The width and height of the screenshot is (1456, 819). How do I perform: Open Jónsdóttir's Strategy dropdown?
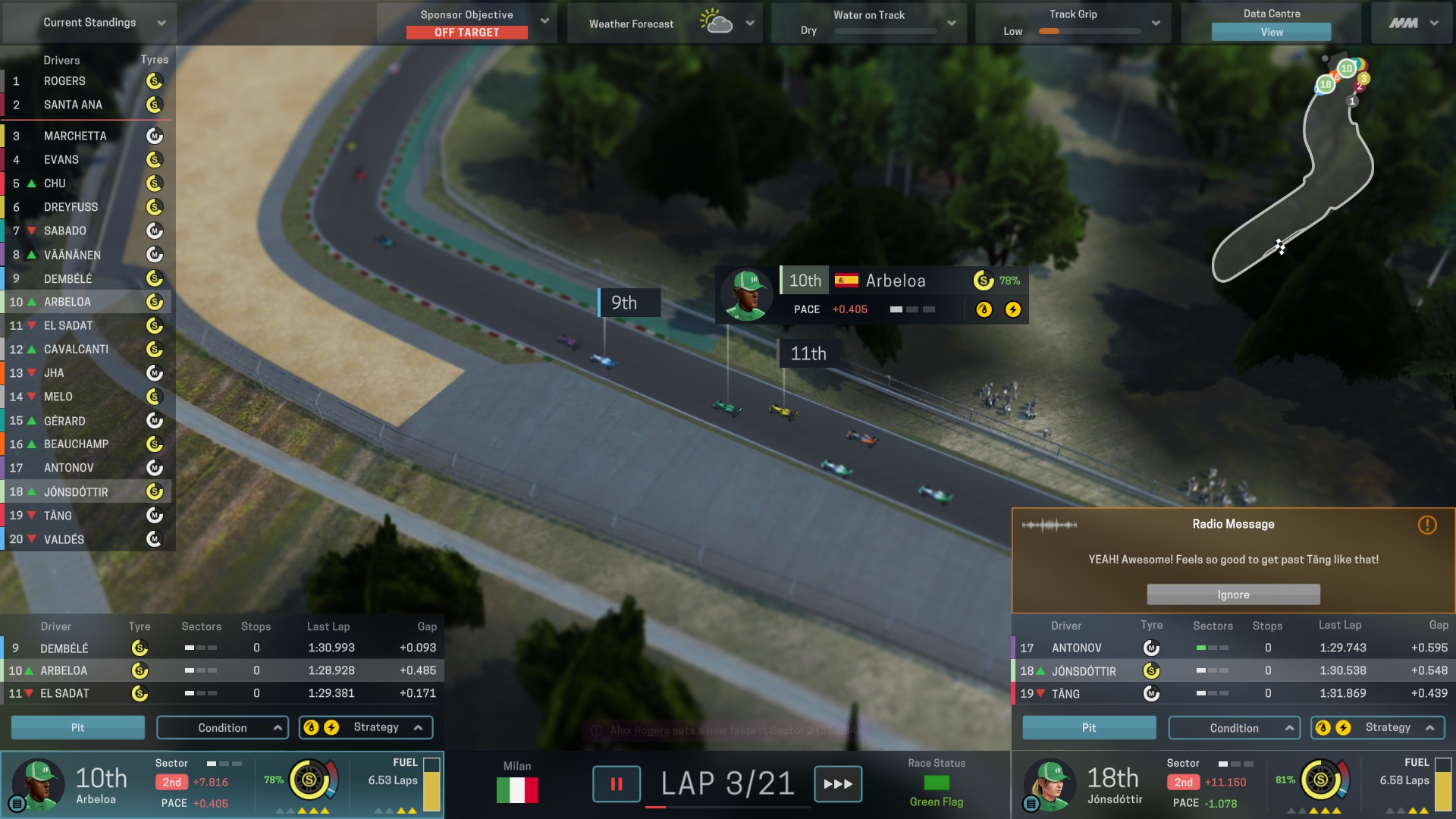pos(1378,728)
